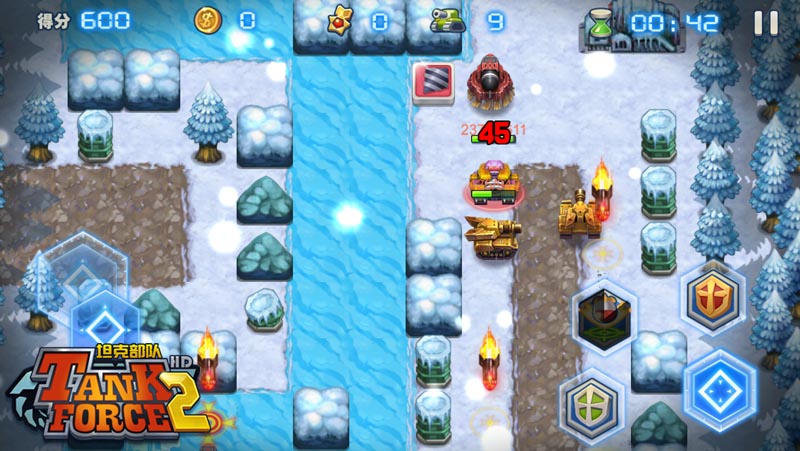Tap the blue diamond fire button
The height and width of the screenshot is (451, 800).
pos(719,390)
